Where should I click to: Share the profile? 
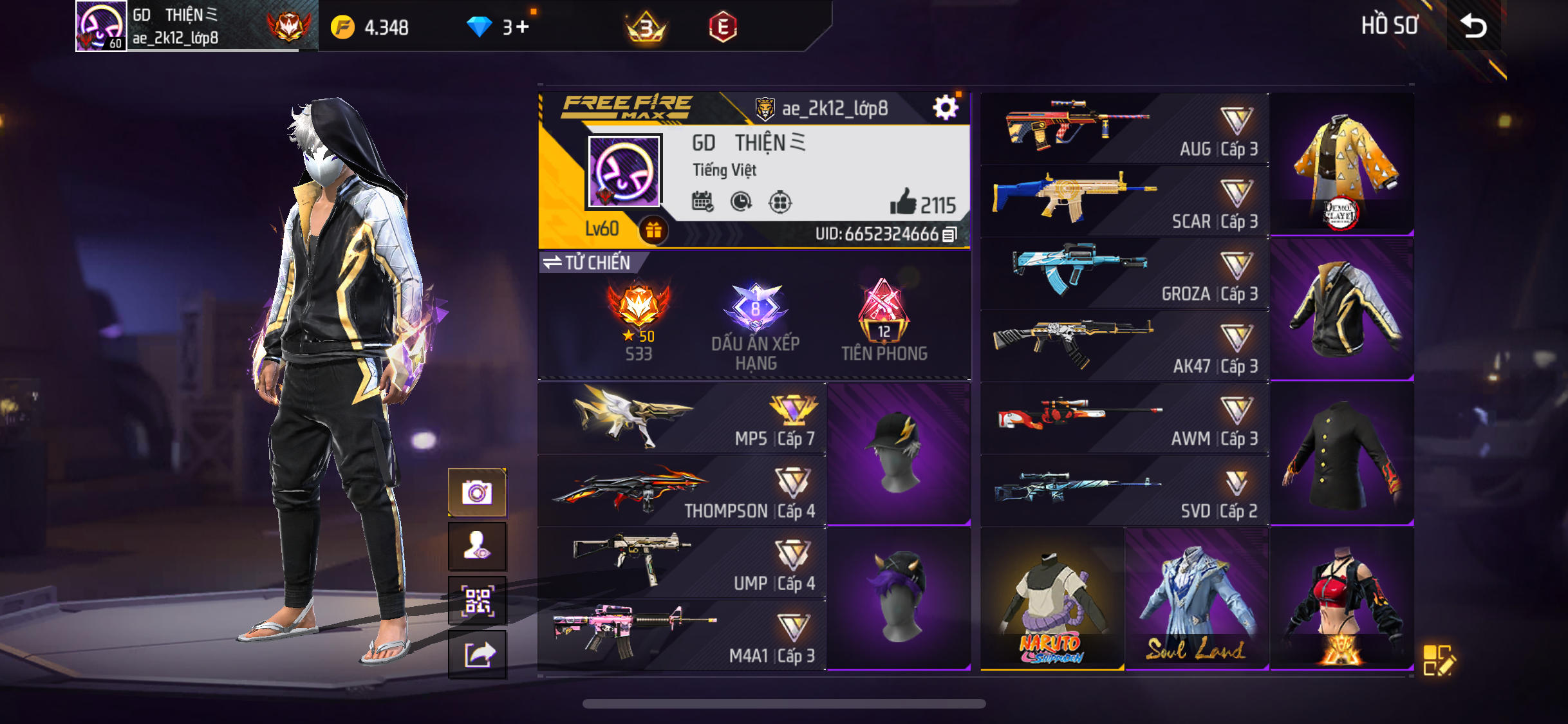tap(477, 655)
